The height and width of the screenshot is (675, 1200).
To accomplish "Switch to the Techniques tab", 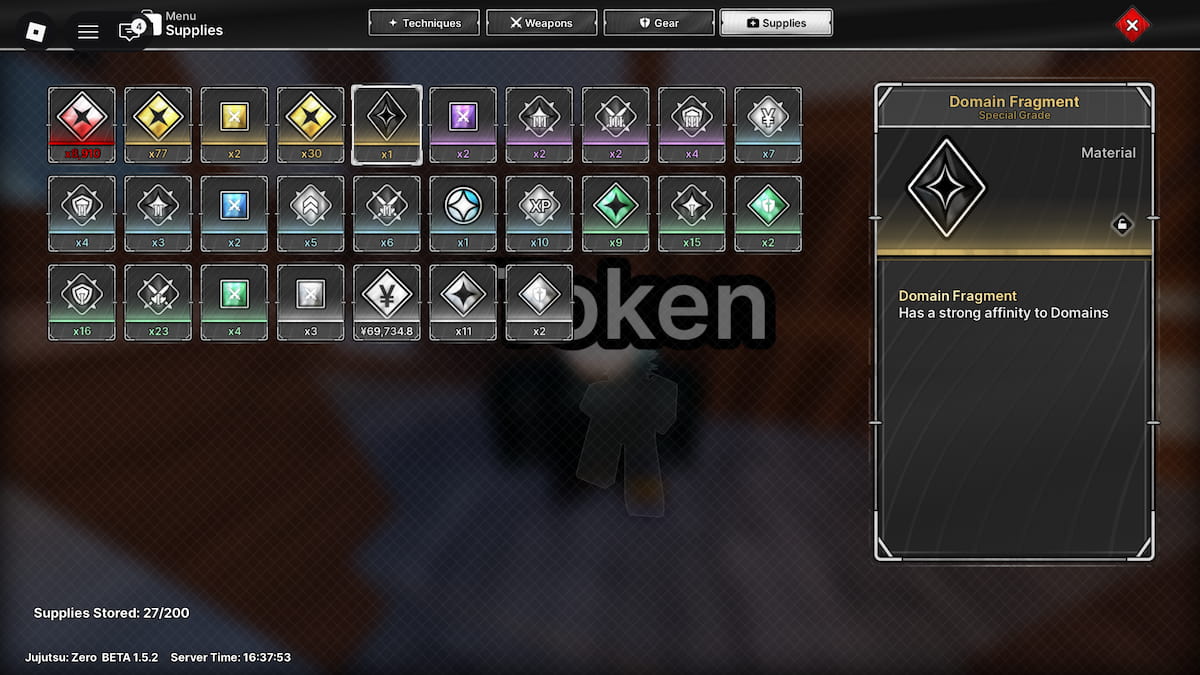I will (424, 23).
